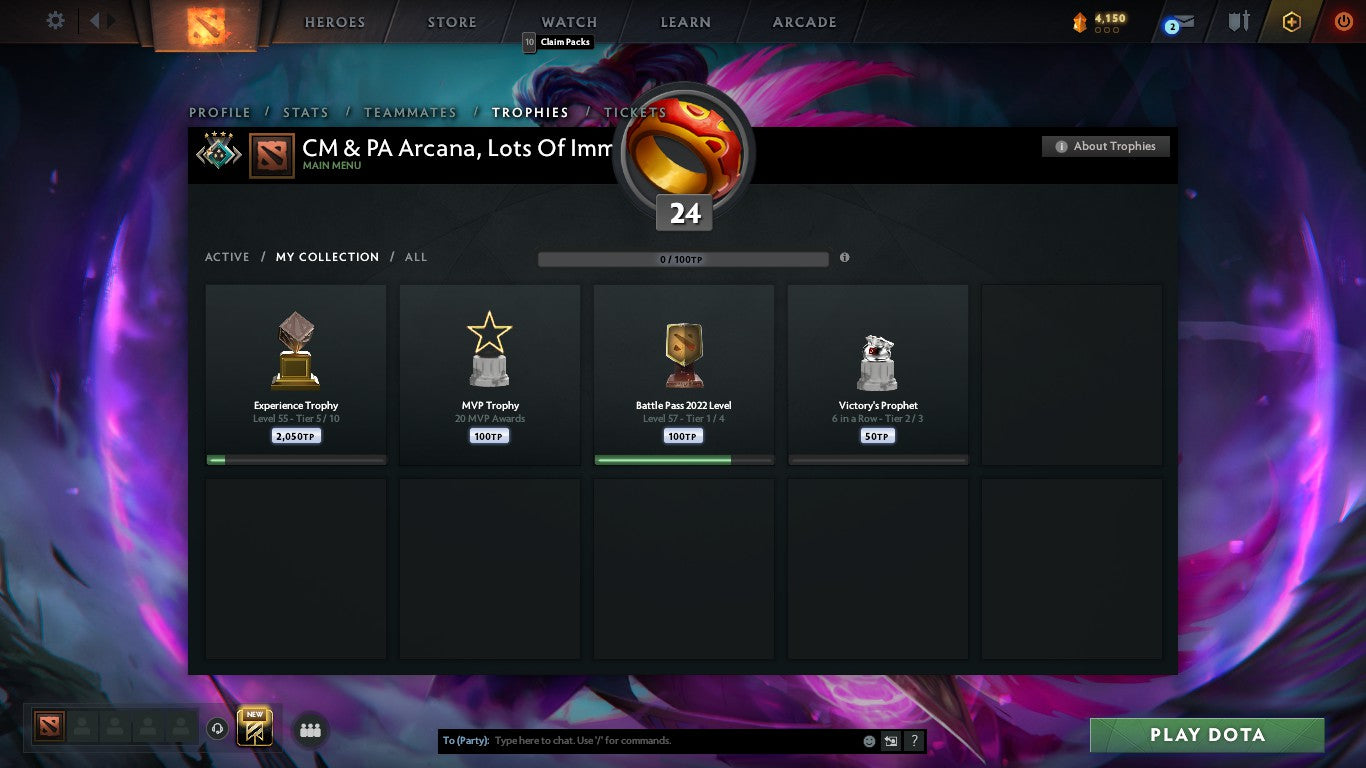Click the armory shield and sword icon
Image resolution: width=1366 pixels, height=768 pixels.
coord(1236,21)
